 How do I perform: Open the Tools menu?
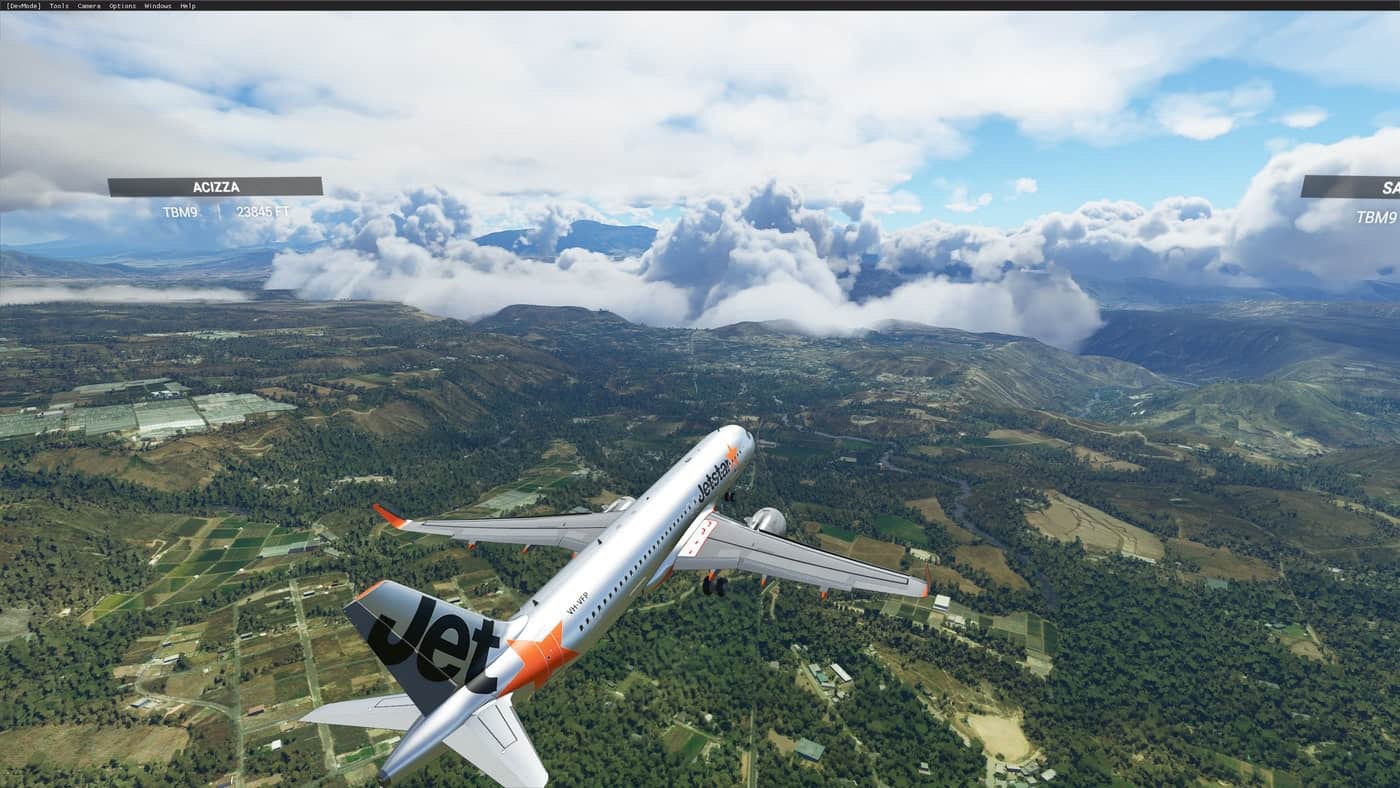coord(59,6)
